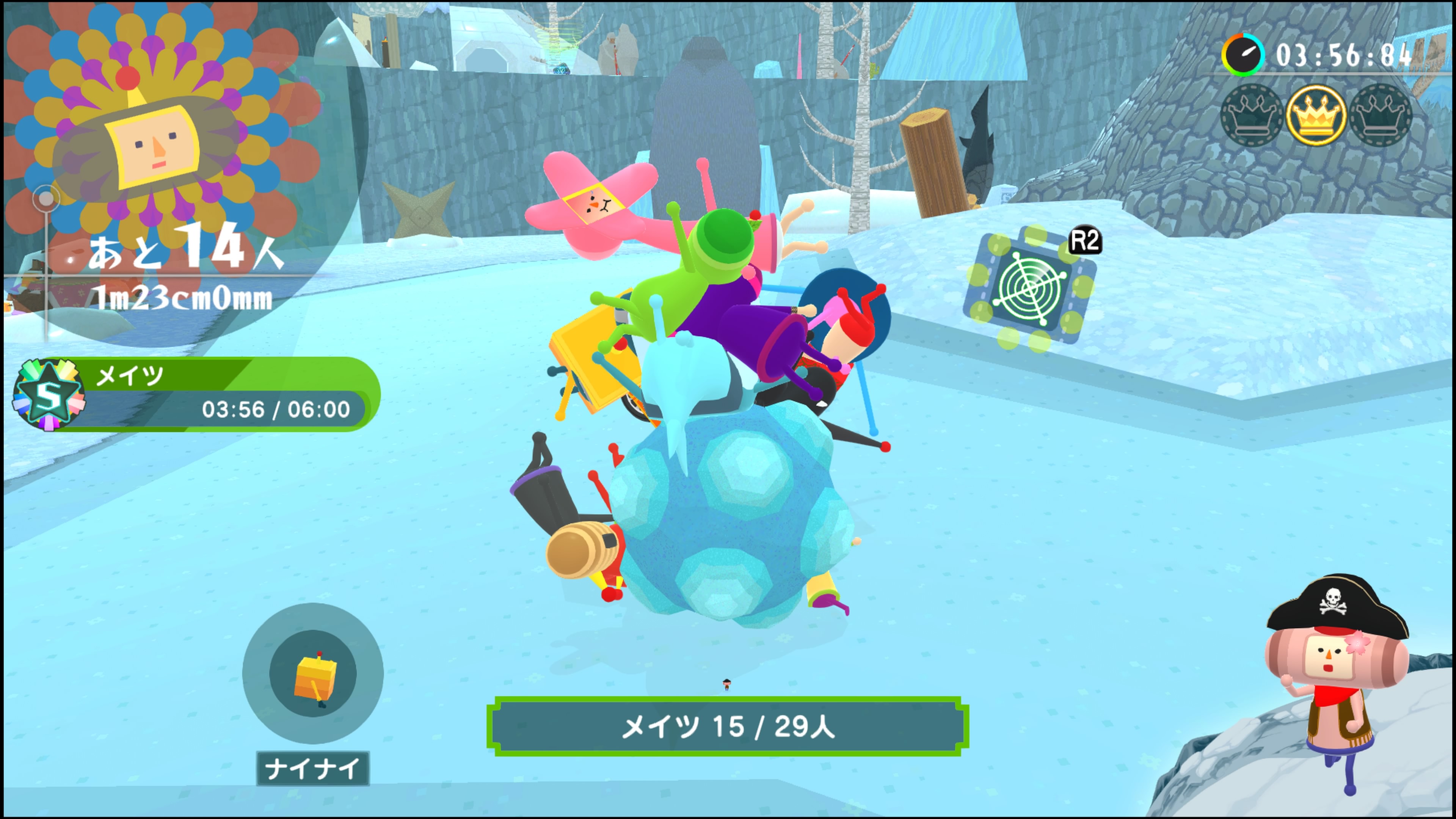The width and height of the screenshot is (1456, 819).
Task: Click the S-rank star badge
Action: [49, 394]
